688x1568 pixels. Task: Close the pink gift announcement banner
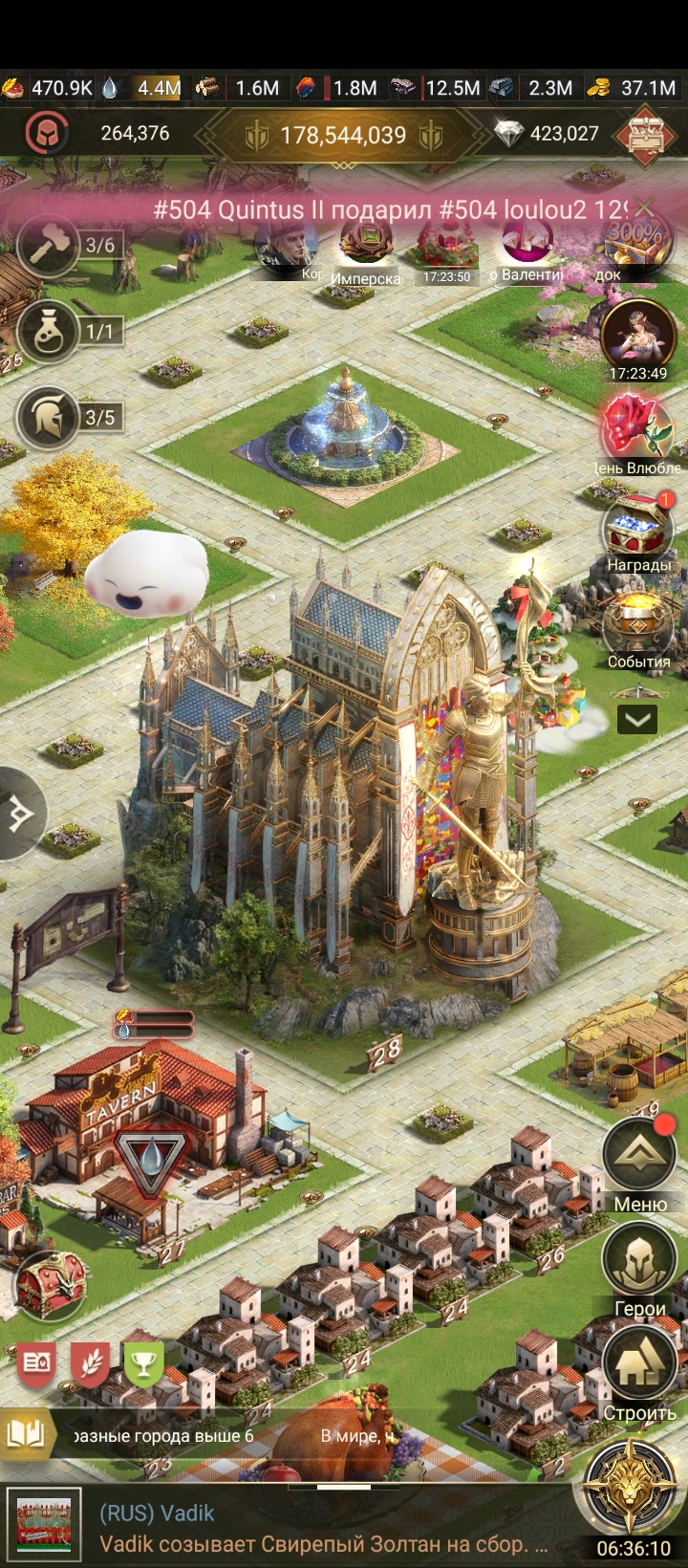click(646, 207)
